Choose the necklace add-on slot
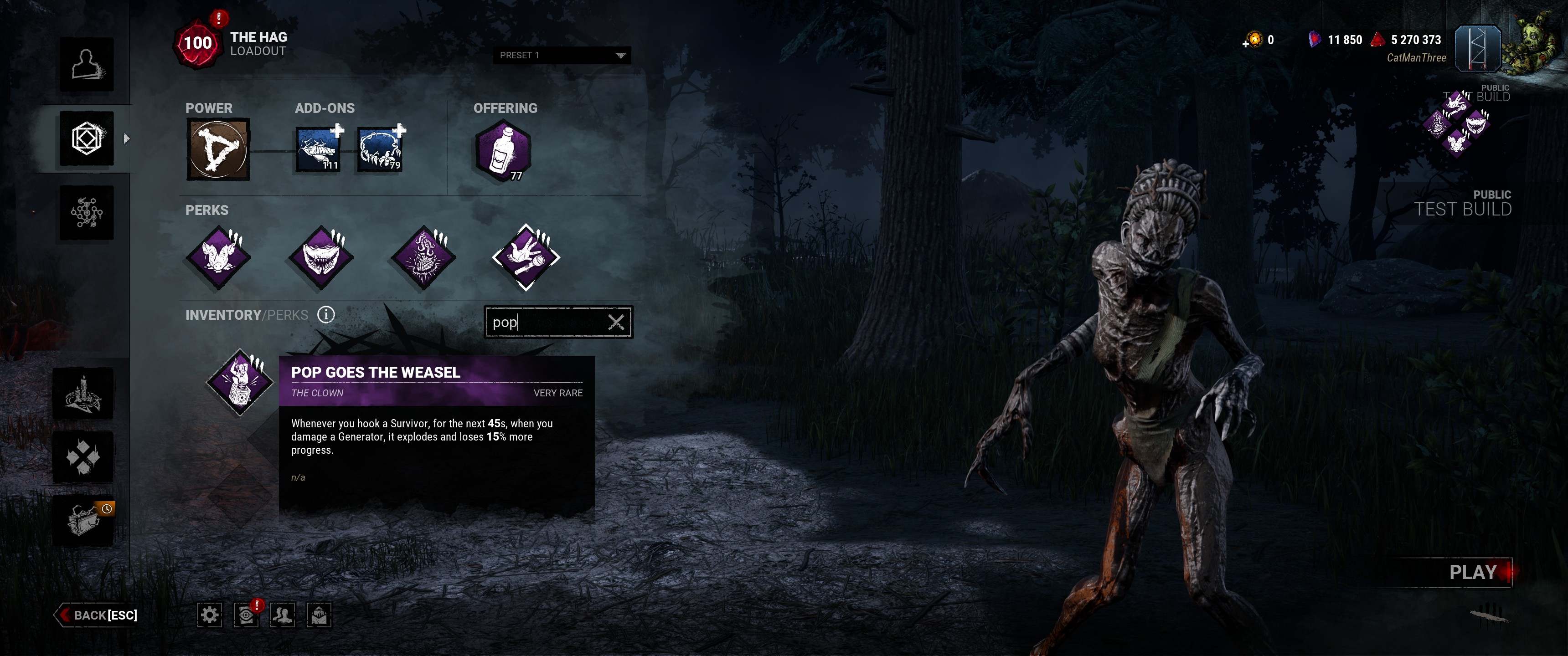 [380, 150]
